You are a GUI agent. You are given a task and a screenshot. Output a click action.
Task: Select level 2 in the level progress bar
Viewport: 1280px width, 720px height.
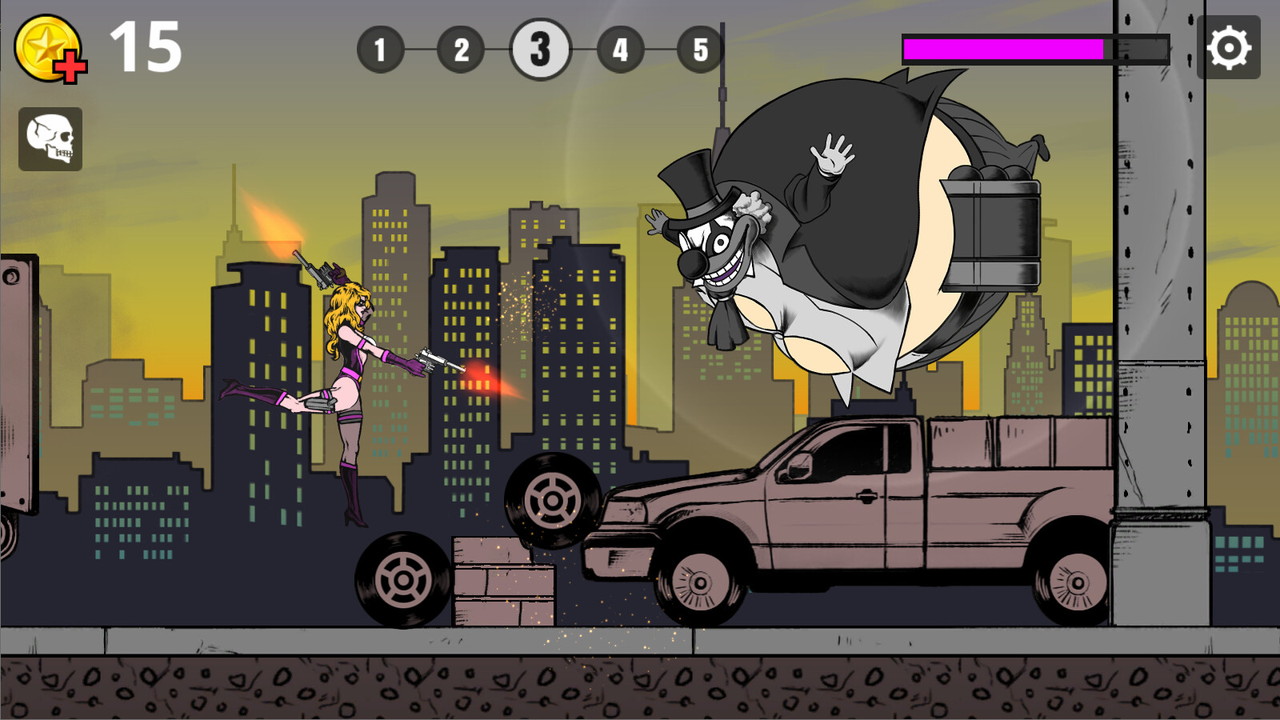click(461, 48)
